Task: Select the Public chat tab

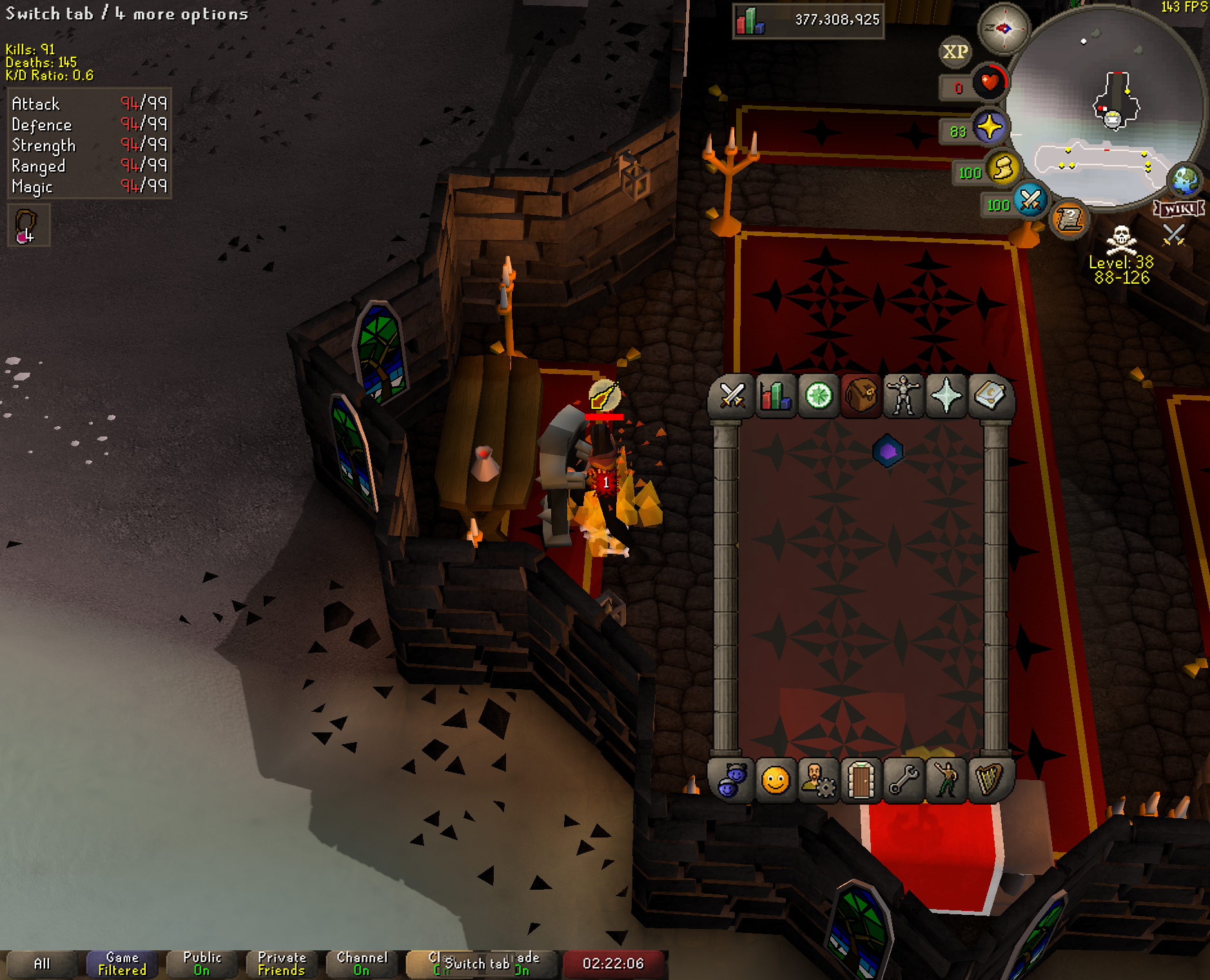Action: point(202,963)
